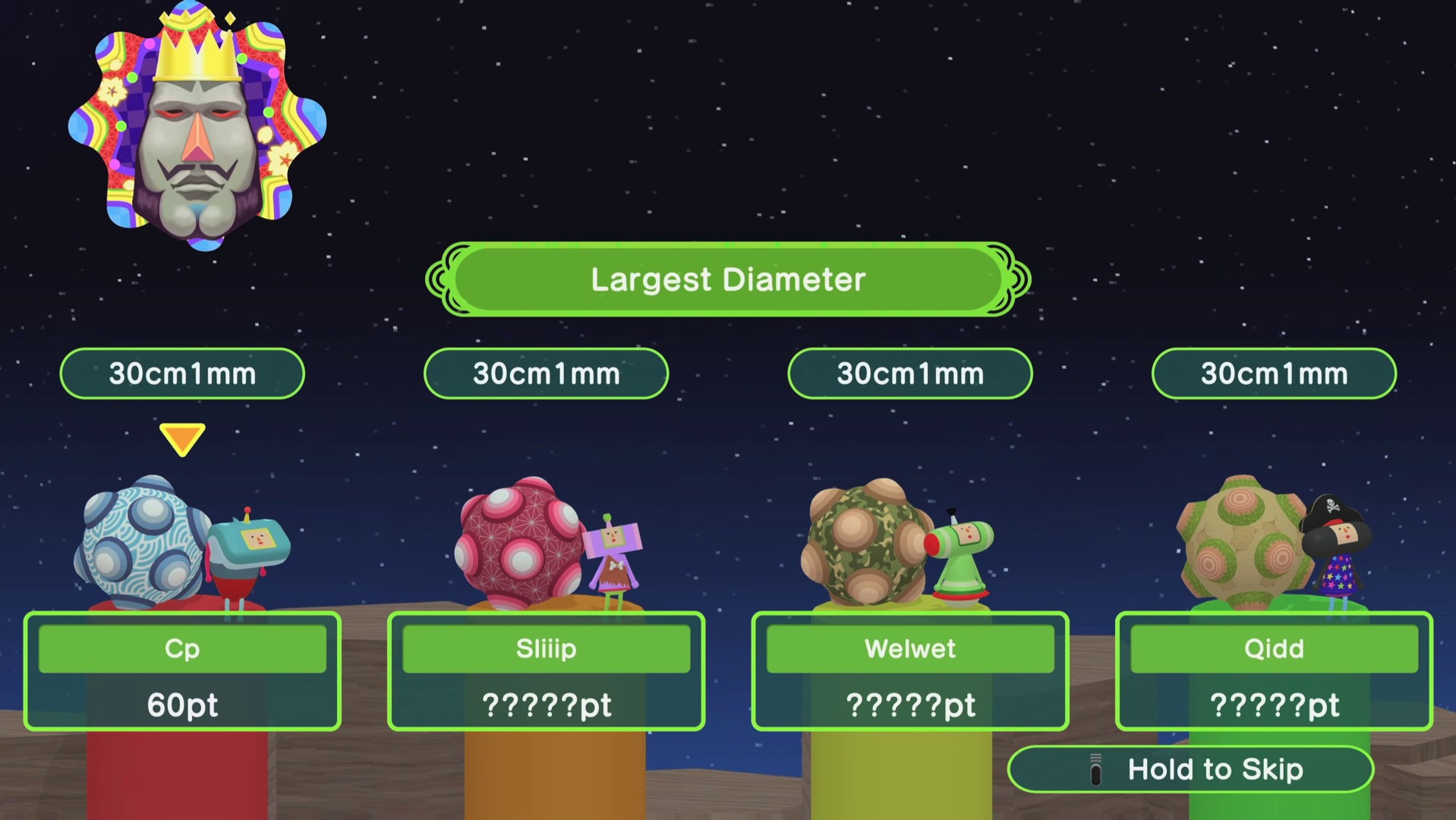This screenshot has height=820, width=1456.
Task: Select Qidd's score panel
Action: click(1274, 671)
